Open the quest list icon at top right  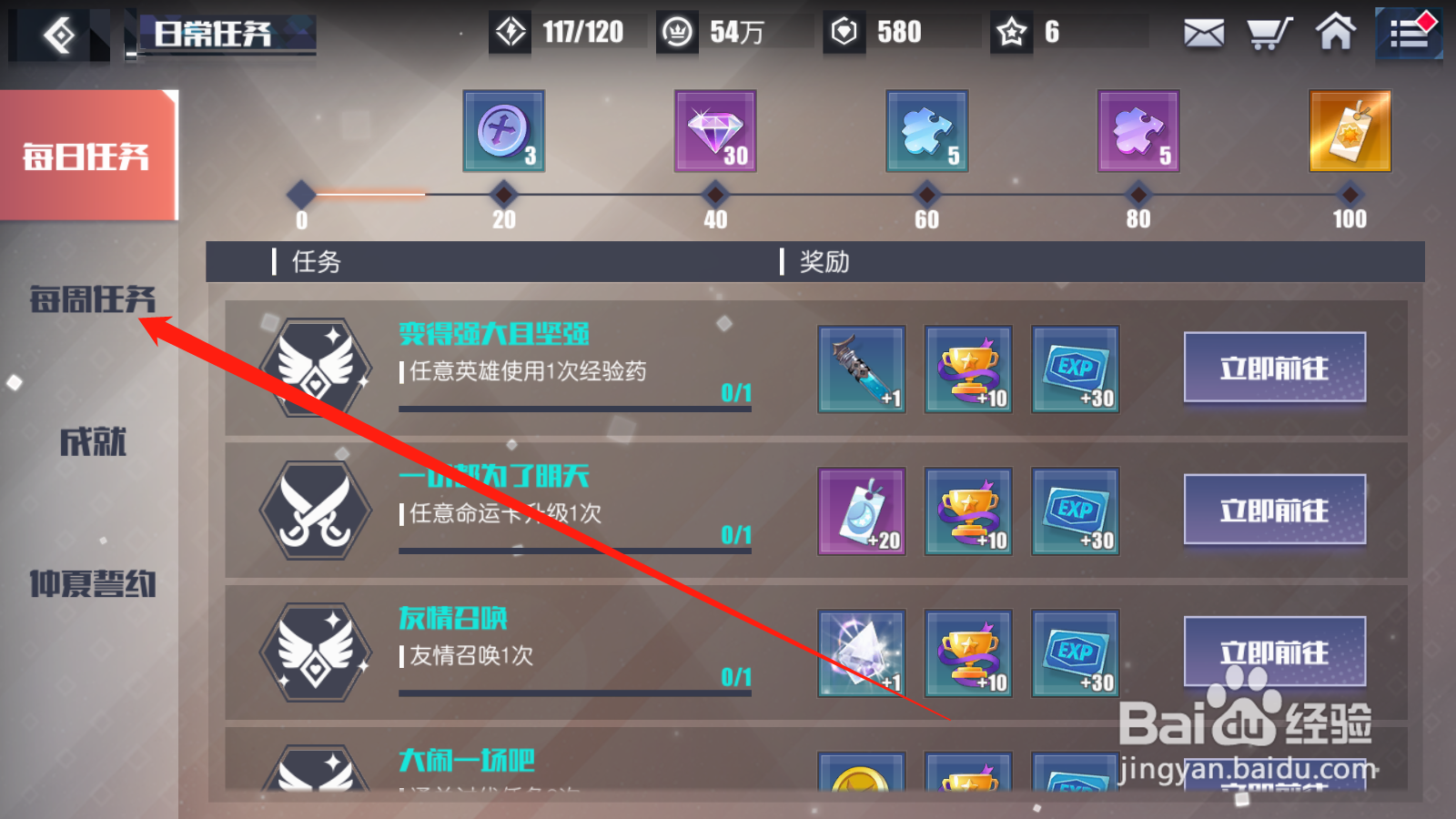1407,32
